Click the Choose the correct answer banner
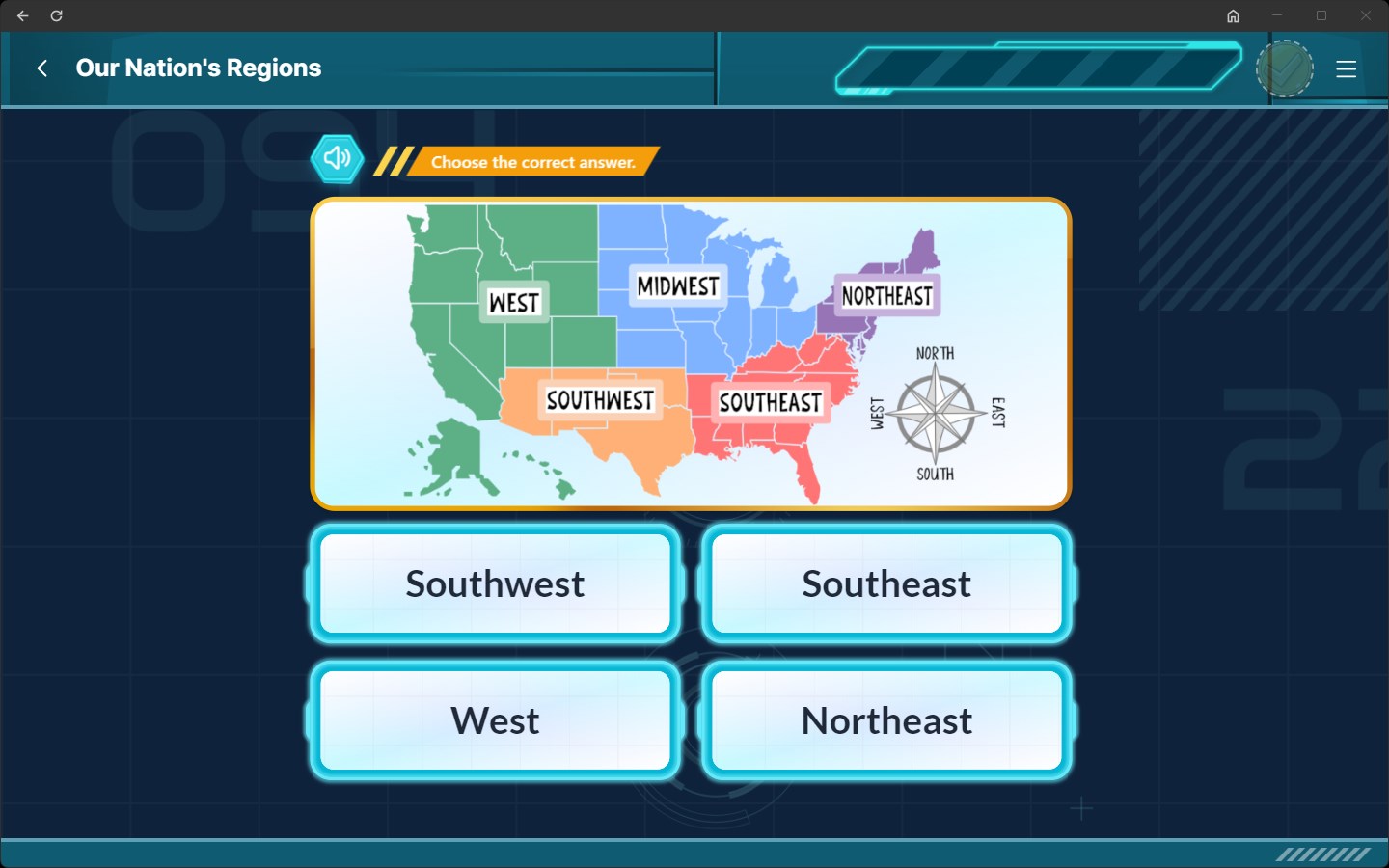Viewport: 1389px width, 868px height. [x=532, y=162]
